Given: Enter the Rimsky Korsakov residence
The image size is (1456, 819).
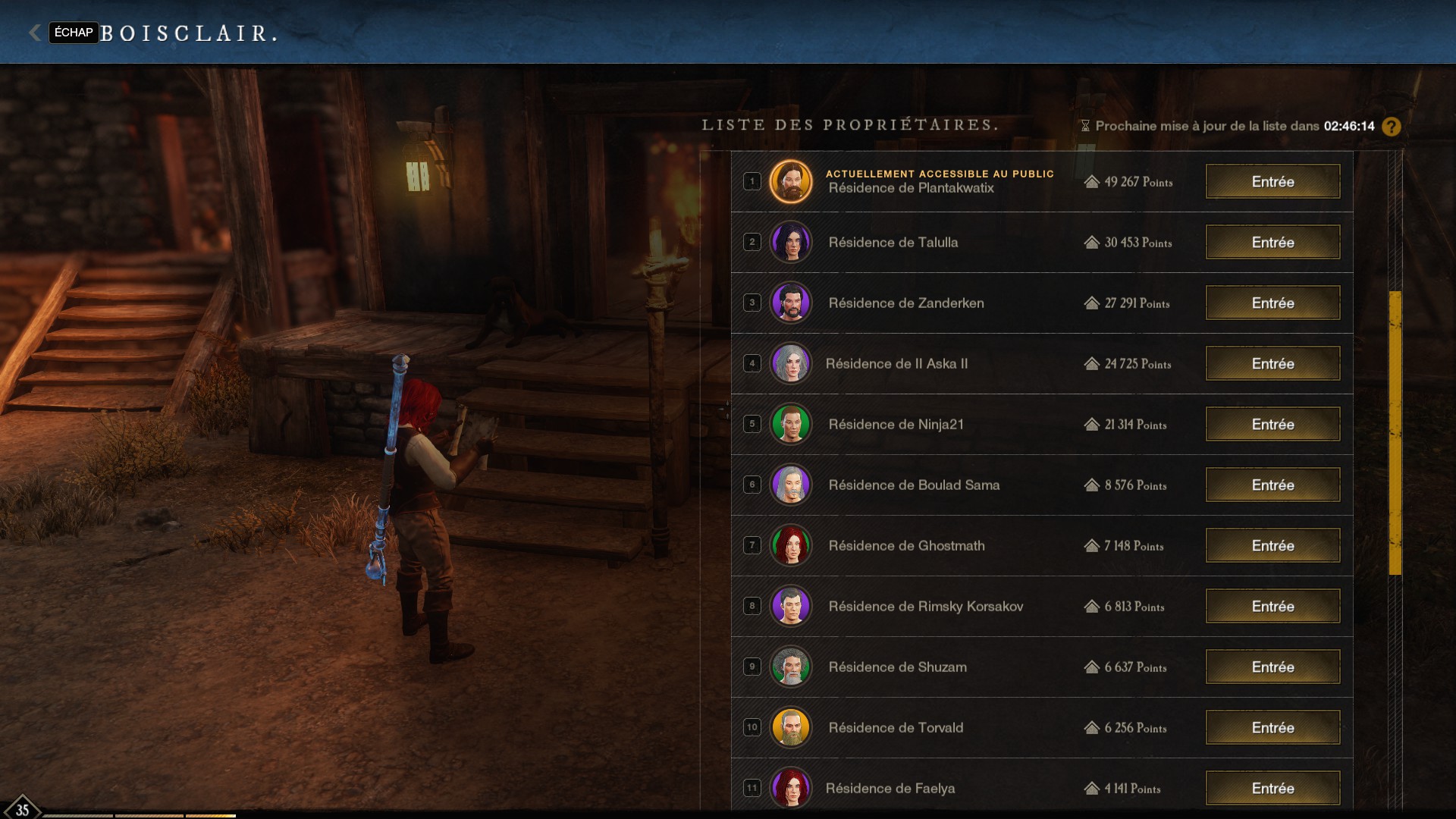Looking at the screenshot, I should tap(1272, 607).
